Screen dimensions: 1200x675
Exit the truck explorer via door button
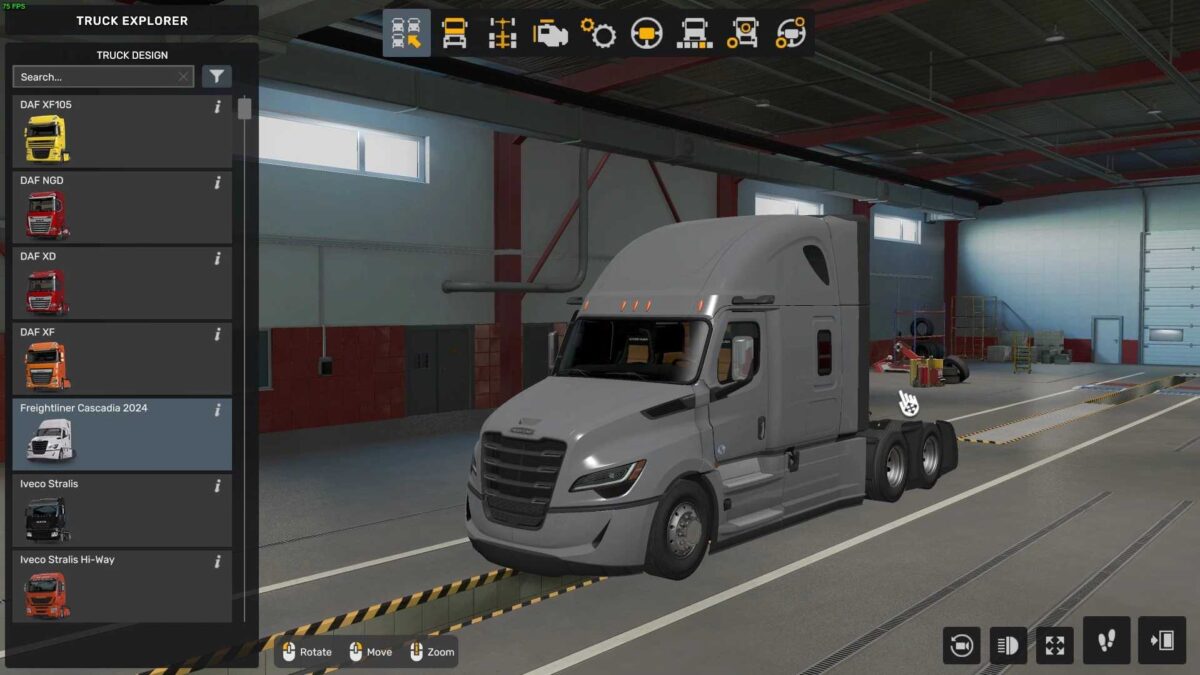click(1162, 641)
